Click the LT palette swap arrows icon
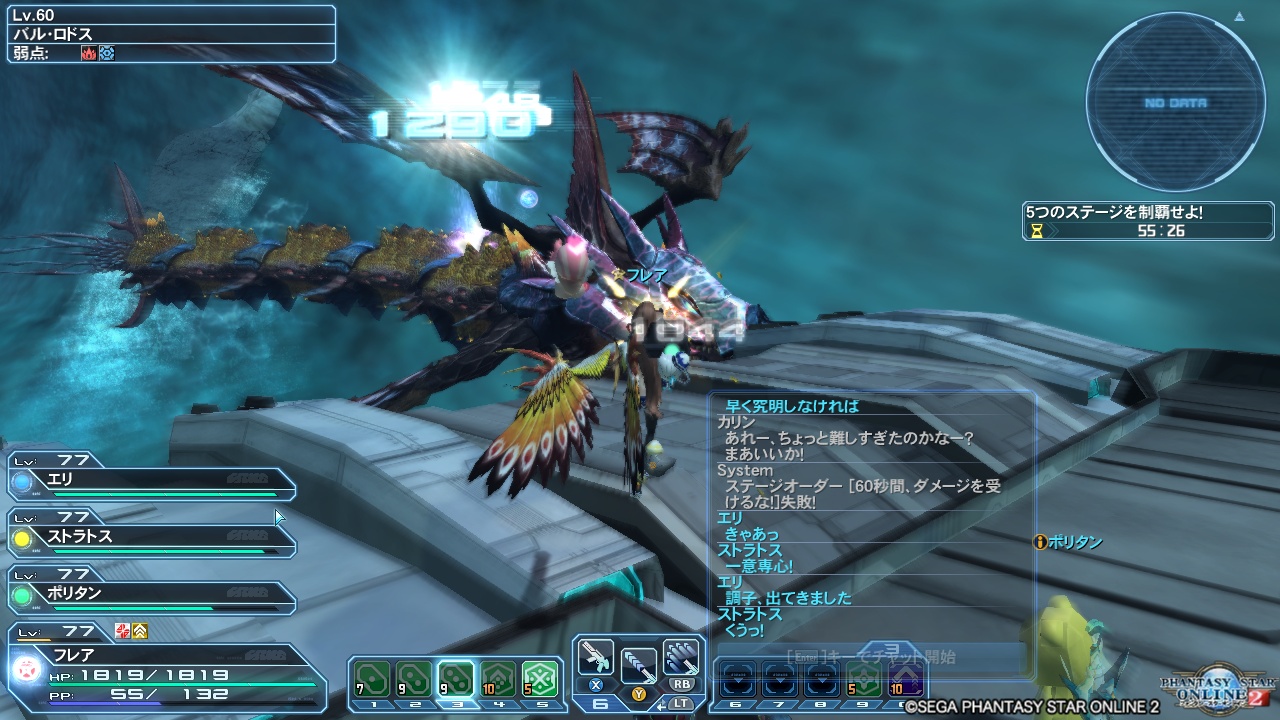This screenshot has width=1280, height=720. (664, 702)
